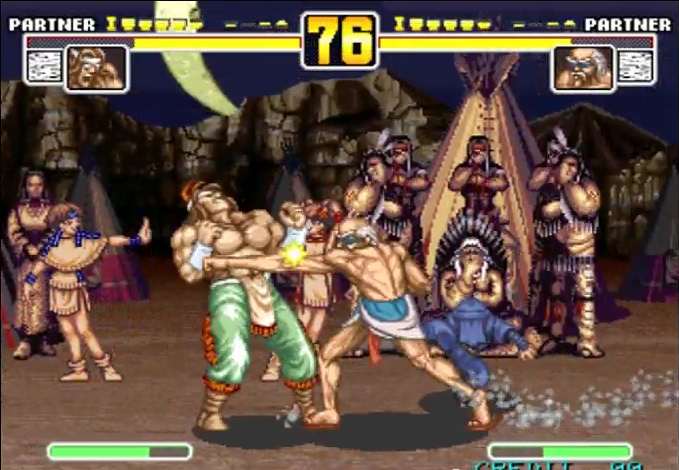This screenshot has height=470, width=679.
Task: Select the white-bearded fighter portrait
Action: [582, 68]
